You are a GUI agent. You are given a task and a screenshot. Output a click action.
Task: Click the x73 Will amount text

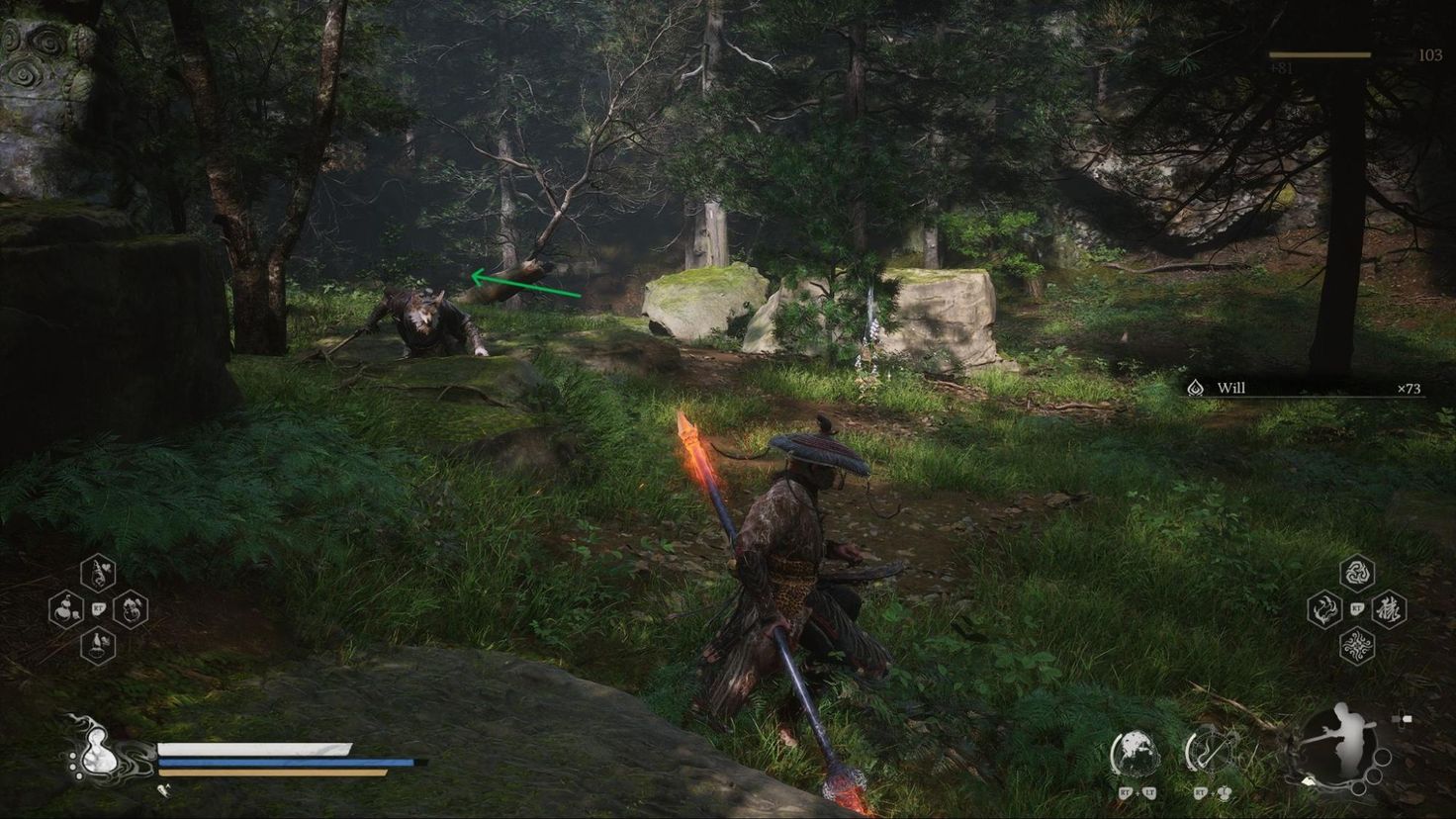[1409, 389]
